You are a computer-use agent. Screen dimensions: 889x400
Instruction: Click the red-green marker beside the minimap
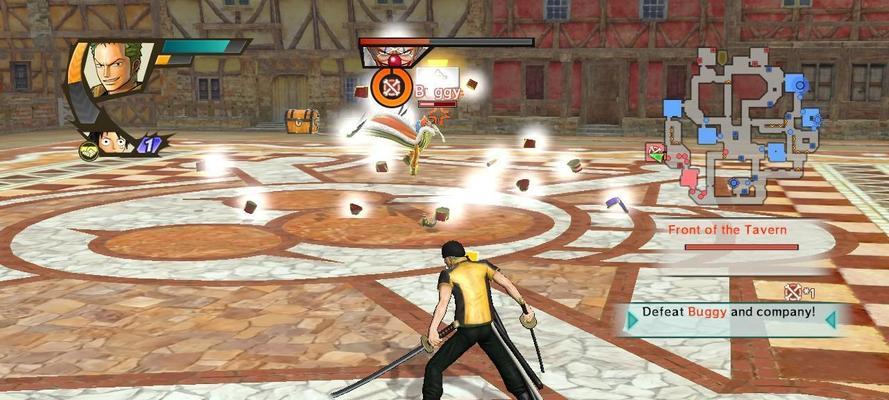point(655,152)
